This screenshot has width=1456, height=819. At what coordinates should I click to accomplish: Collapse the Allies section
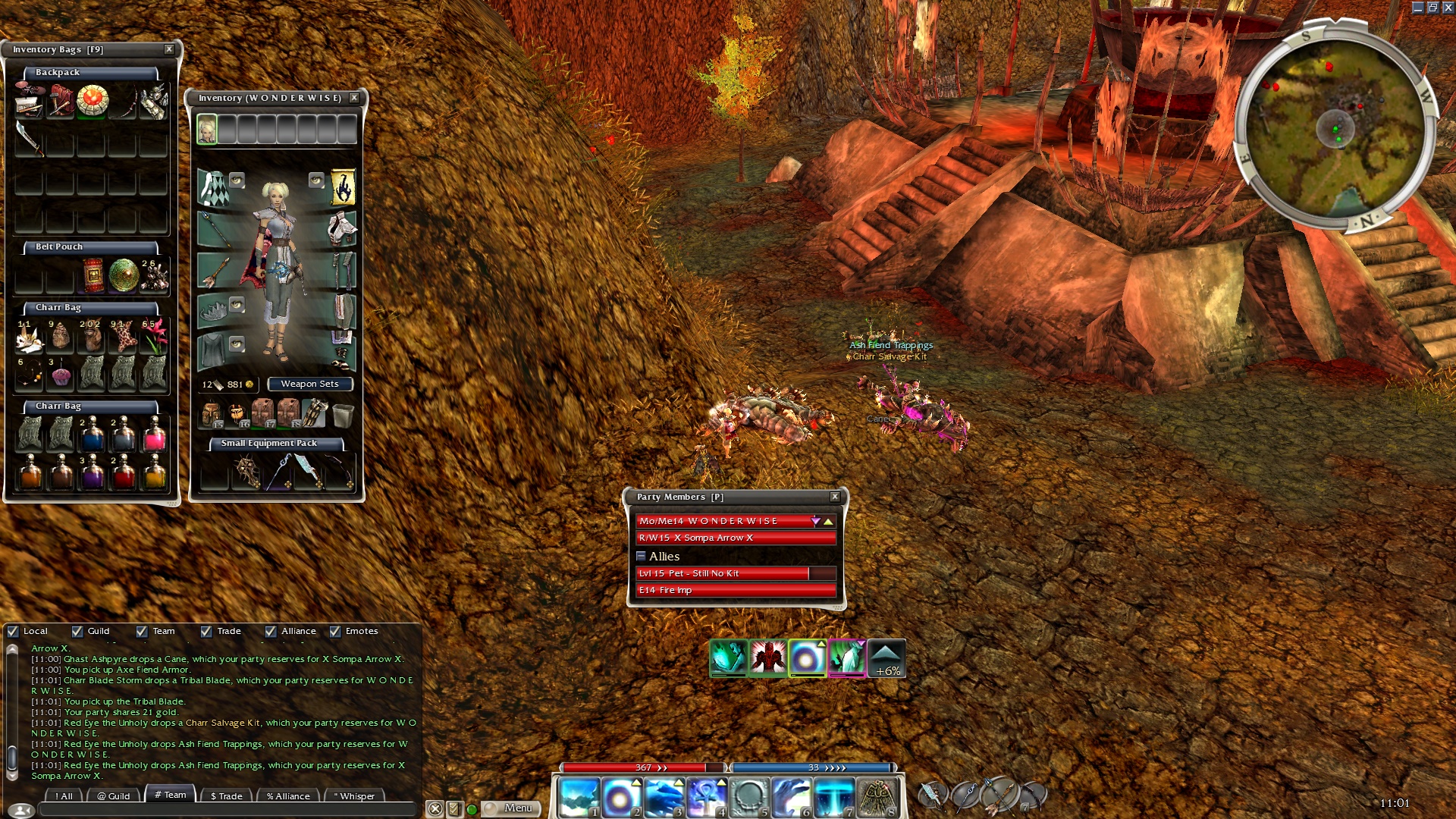click(x=641, y=556)
